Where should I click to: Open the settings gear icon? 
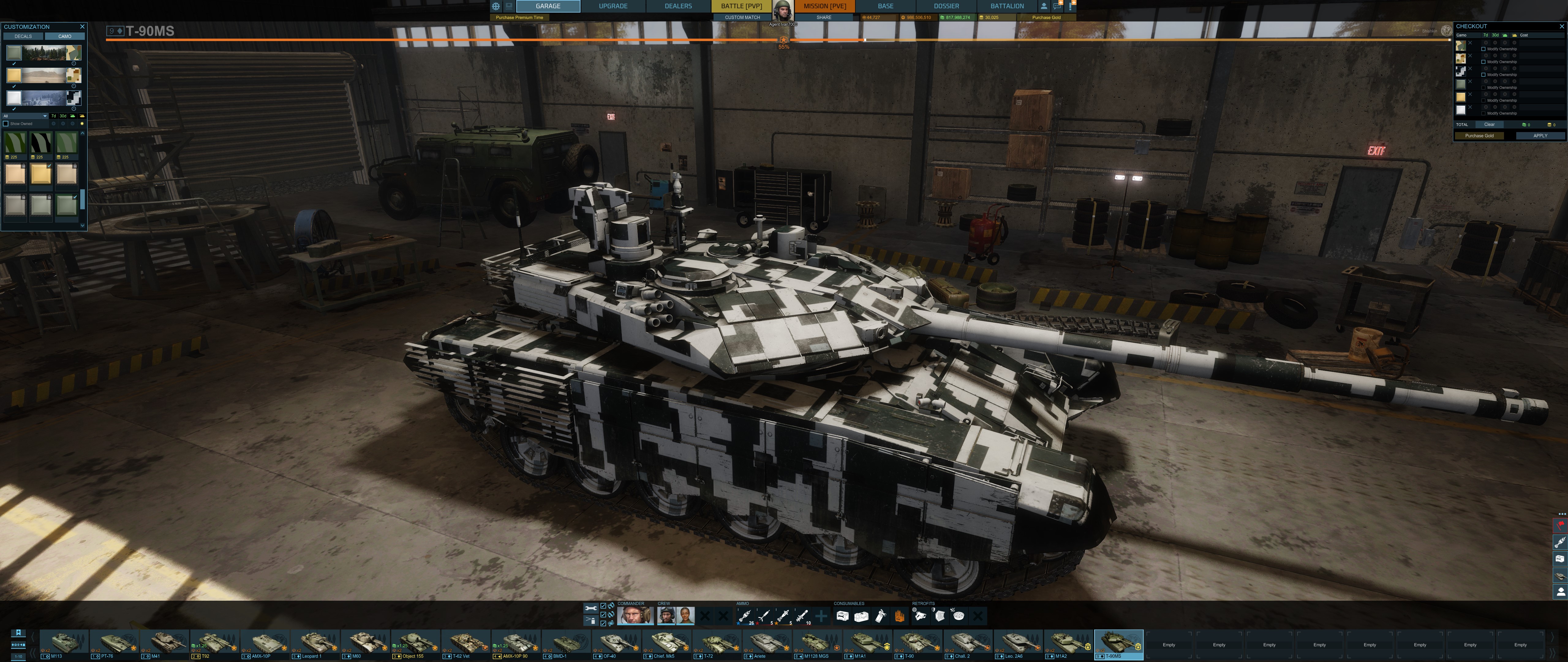click(496, 6)
